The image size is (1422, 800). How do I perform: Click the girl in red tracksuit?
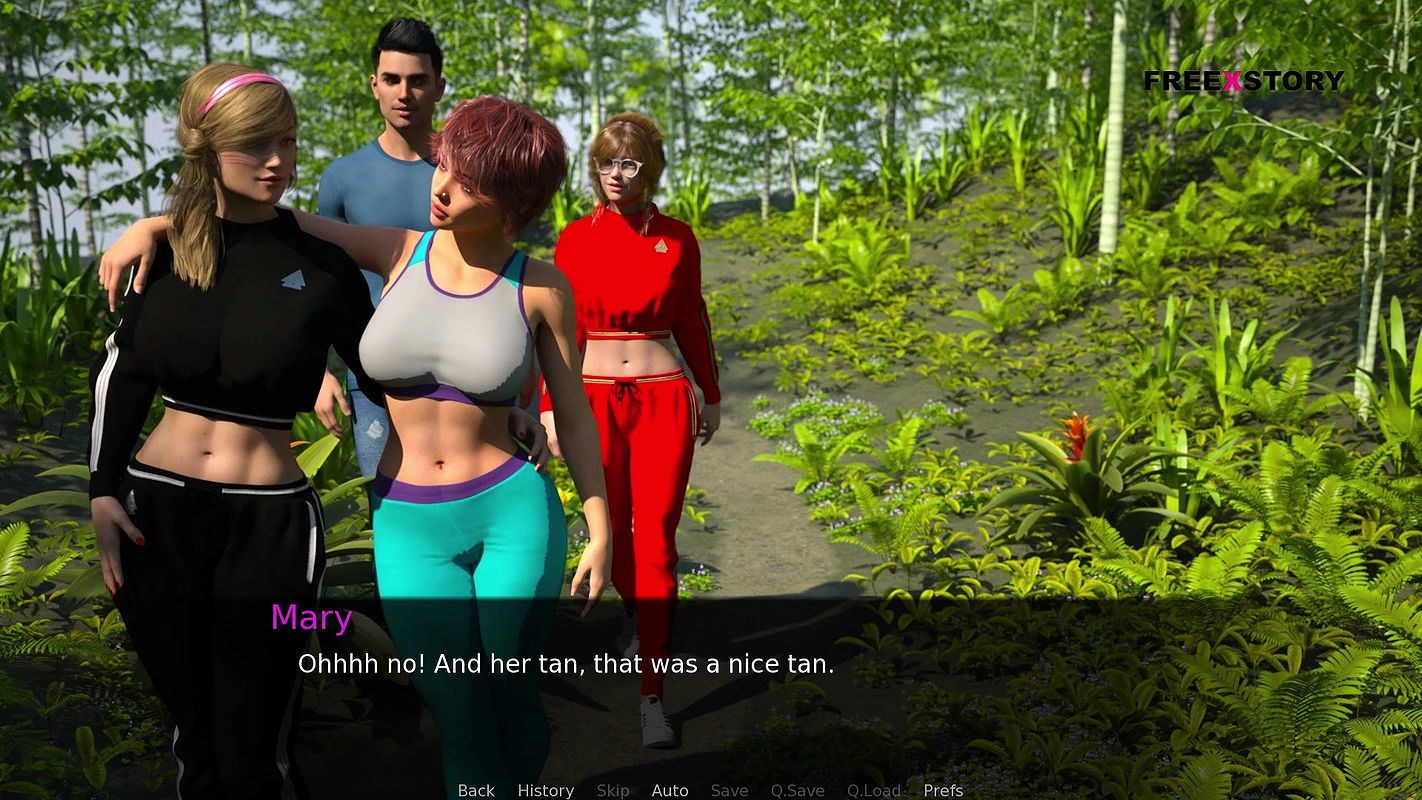coord(640,300)
